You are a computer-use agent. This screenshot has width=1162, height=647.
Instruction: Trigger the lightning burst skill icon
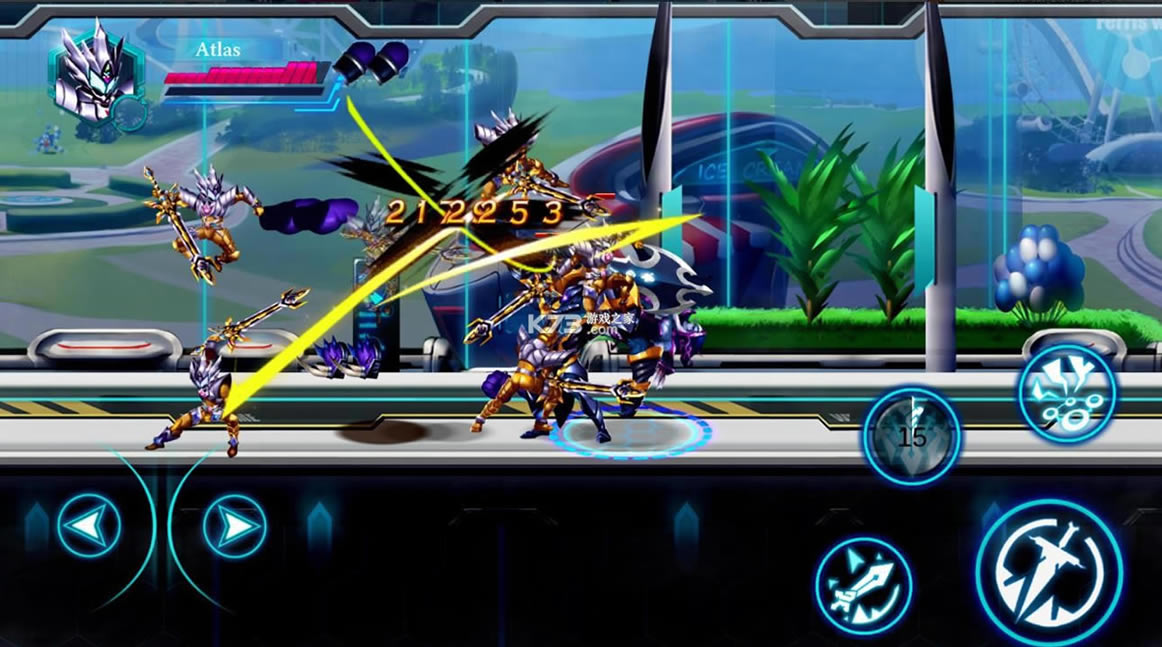1068,393
